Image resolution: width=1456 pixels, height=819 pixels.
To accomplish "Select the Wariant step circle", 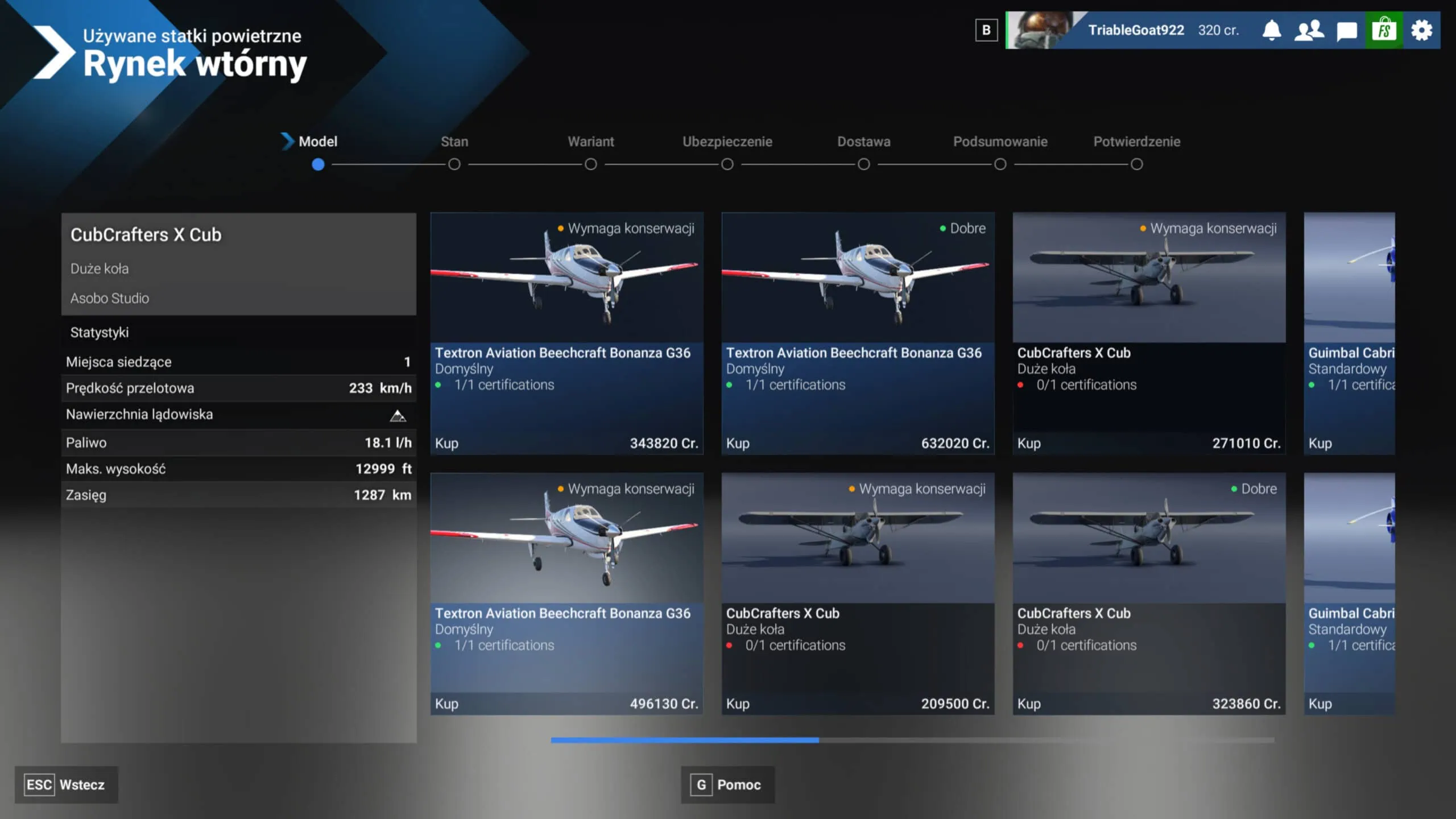I will point(591,165).
